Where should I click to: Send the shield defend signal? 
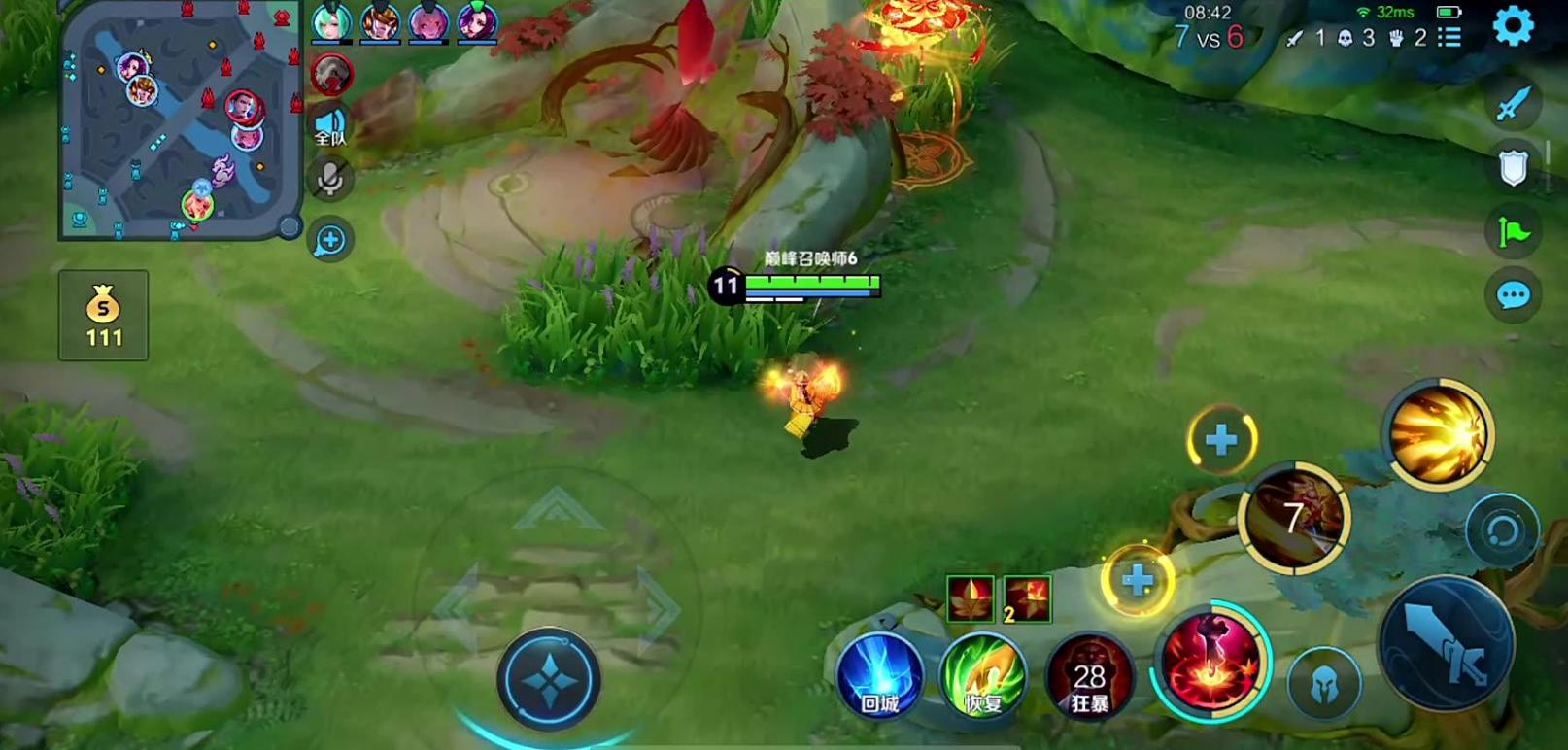pos(1513,168)
